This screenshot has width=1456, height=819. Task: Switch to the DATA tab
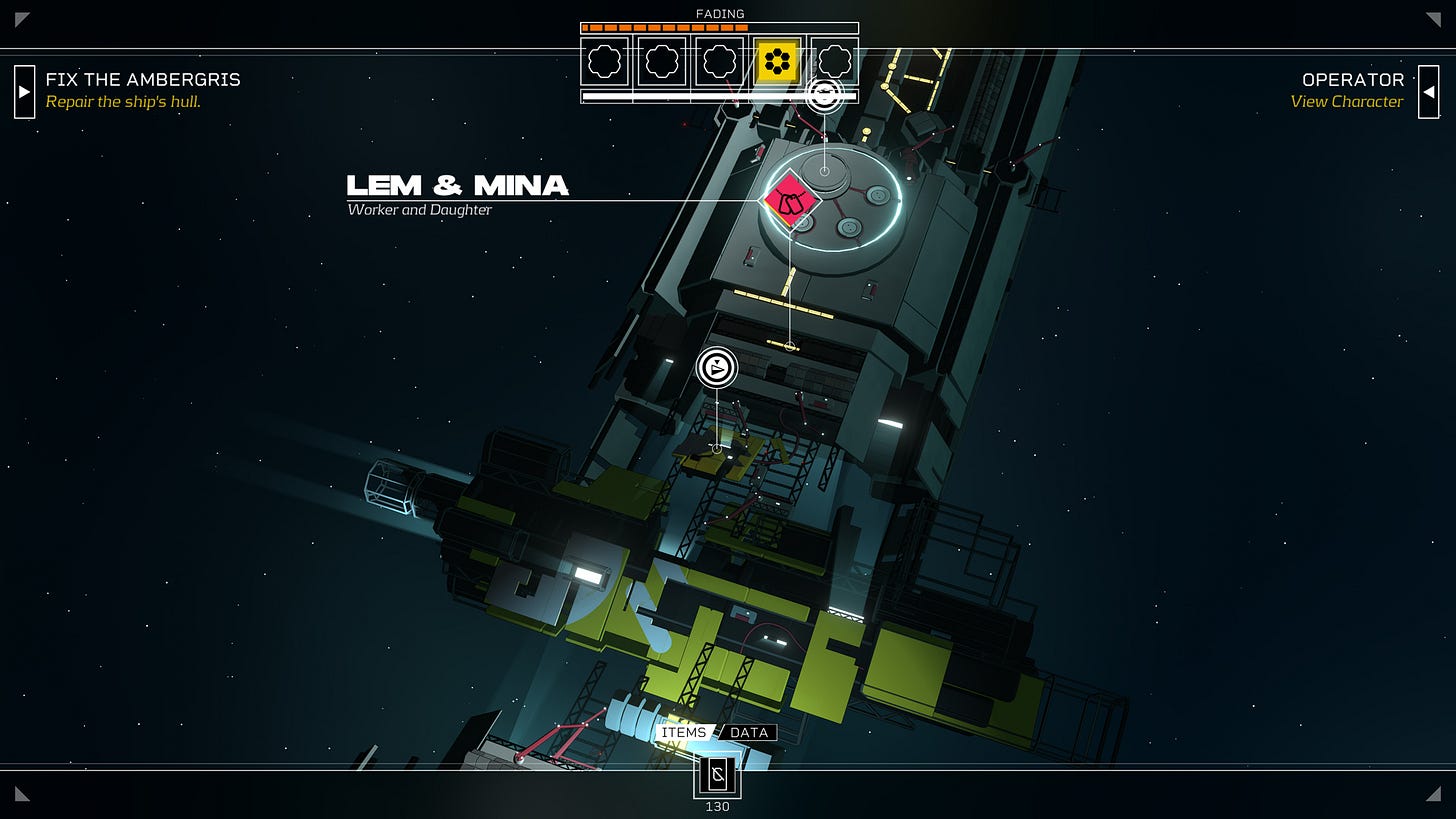(x=749, y=732)
